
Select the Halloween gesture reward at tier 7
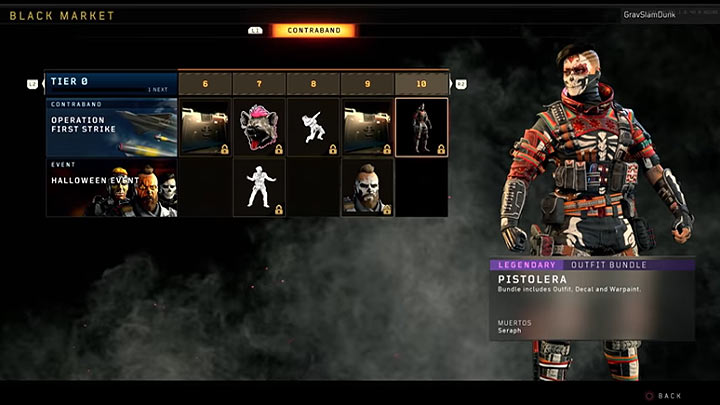(x=259, y=187)
